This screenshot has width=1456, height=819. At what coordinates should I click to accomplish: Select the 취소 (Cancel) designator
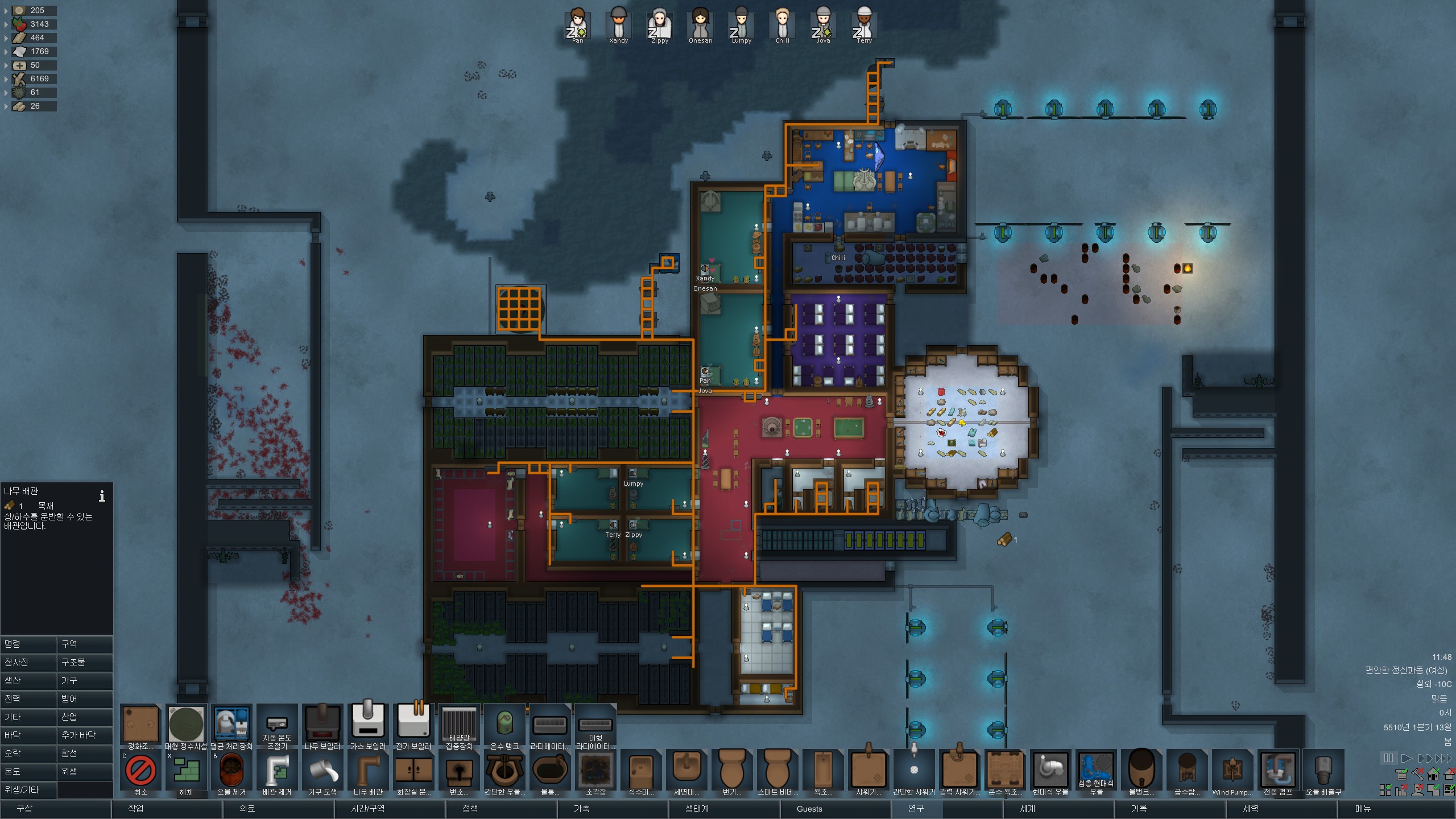tap(140, 772)
